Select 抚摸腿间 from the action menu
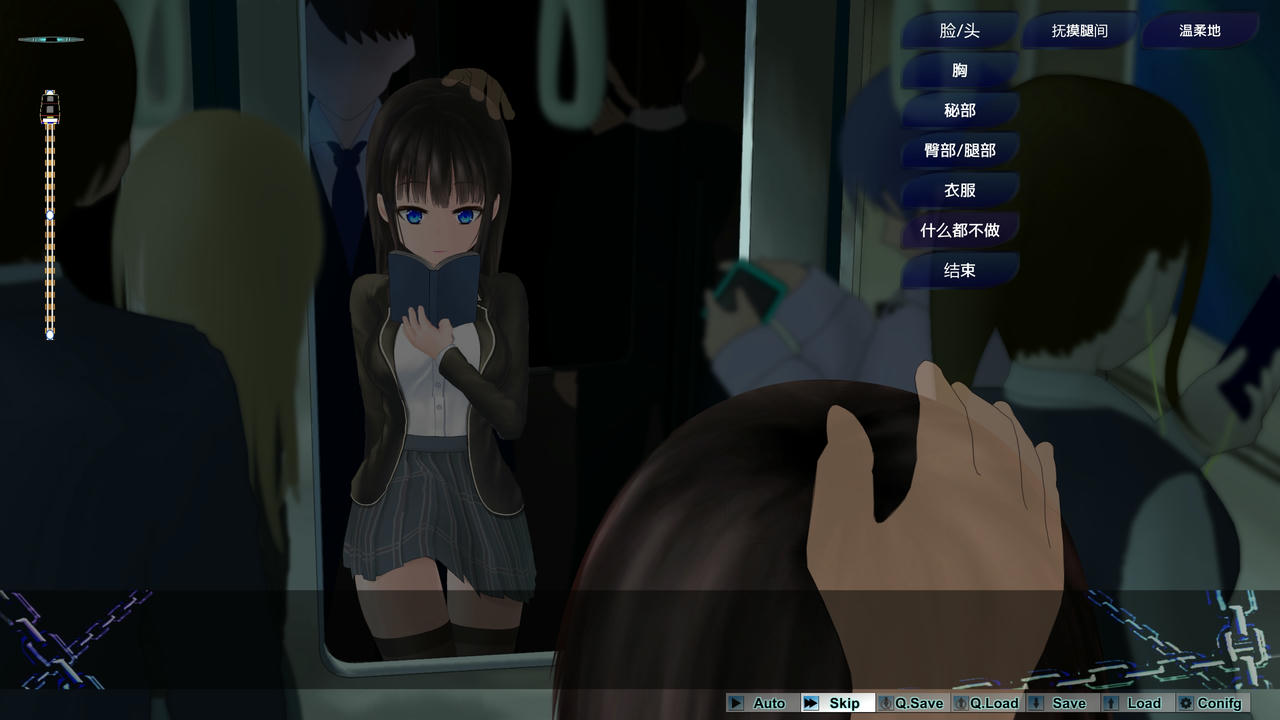This screenshot has height=720, width=1280. point(1078,31)
